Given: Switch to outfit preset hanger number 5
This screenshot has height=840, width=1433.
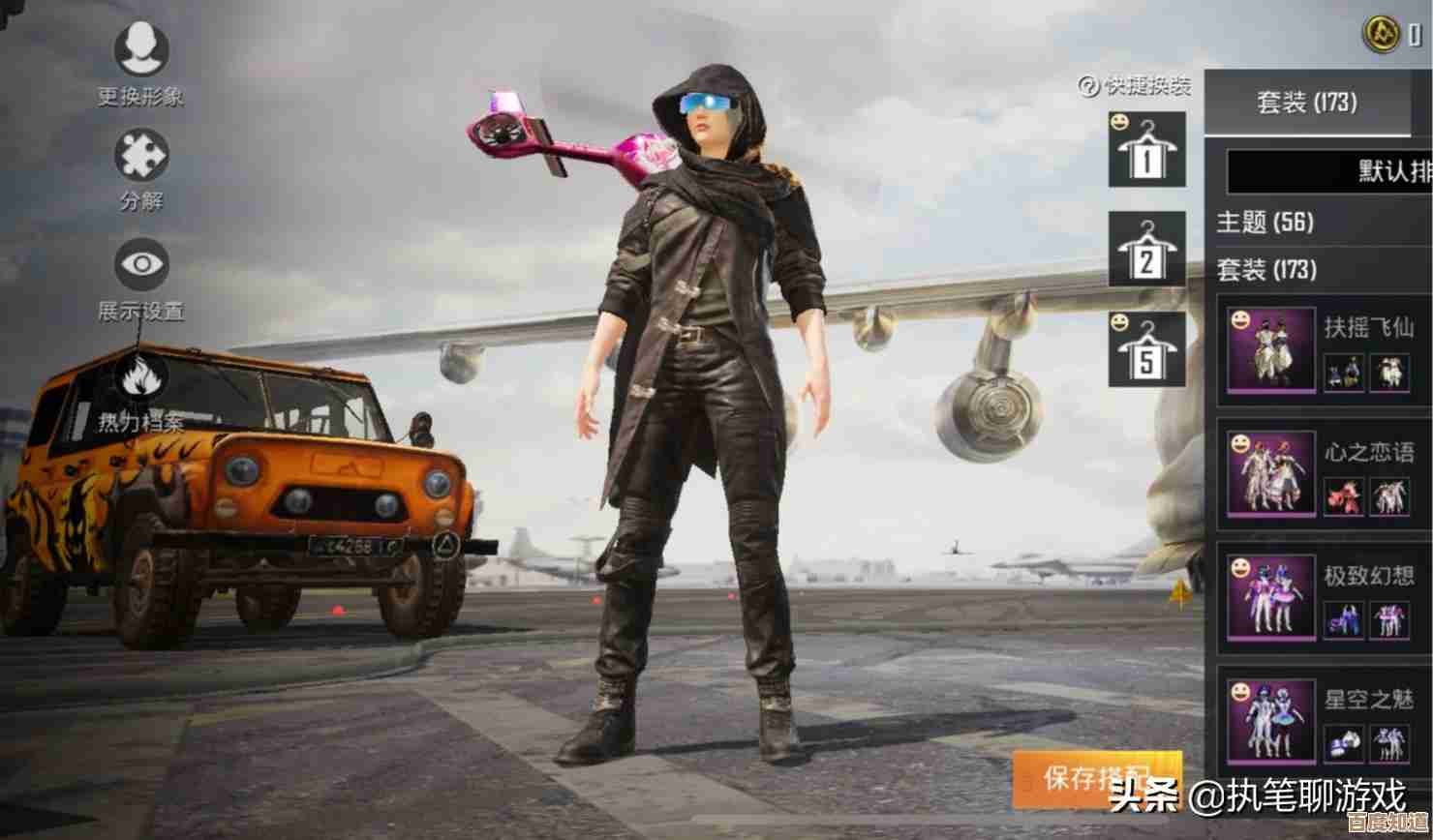Looking at the screenshot, I should pos(1147,349).
